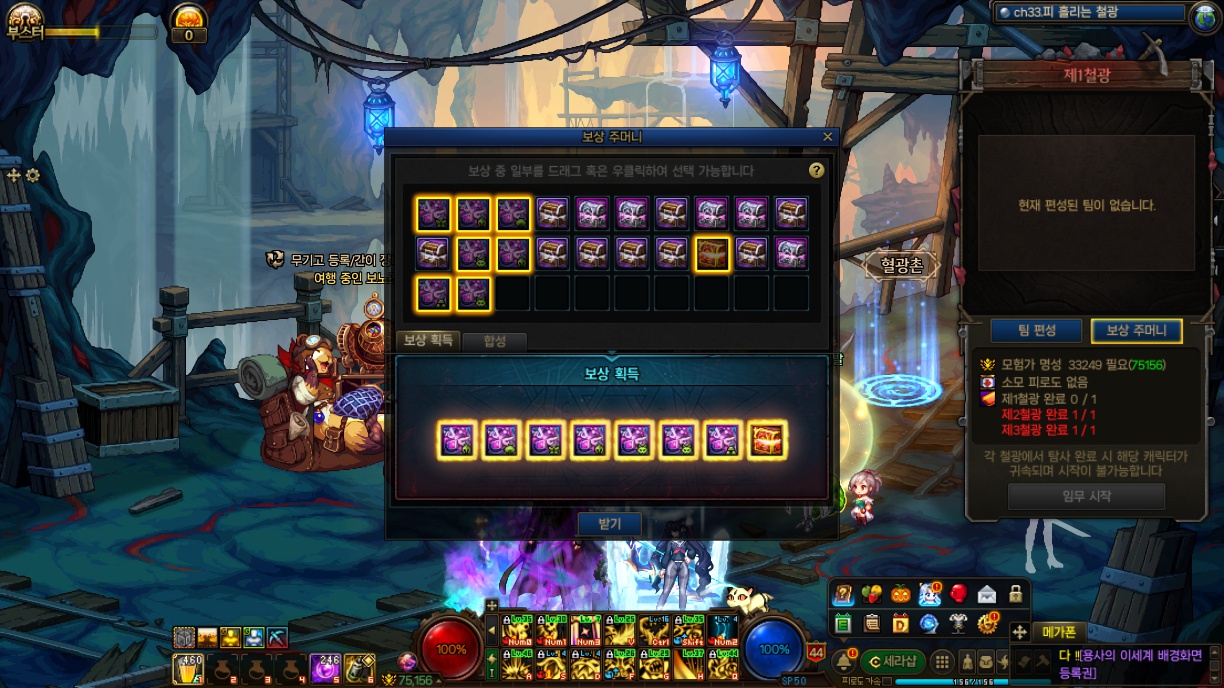The height and width of the screenshot is (688, 1224).
Task: Open the quest book question mark icon
Action: (x=844, y=595)
